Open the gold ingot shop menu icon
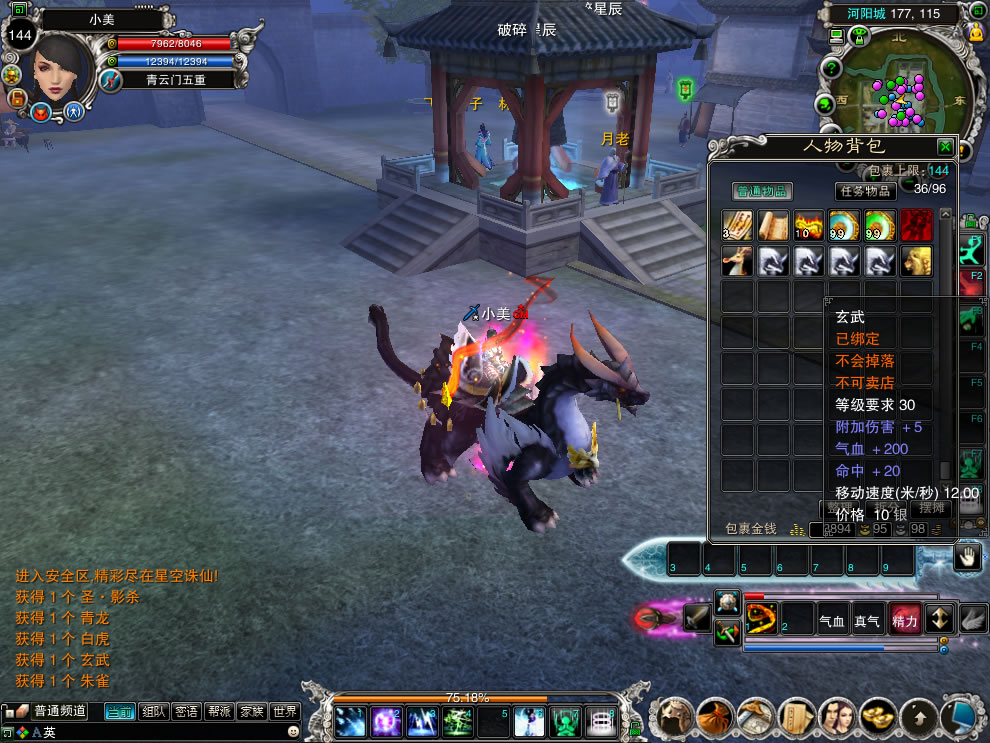990x743 pixels. 878,717
